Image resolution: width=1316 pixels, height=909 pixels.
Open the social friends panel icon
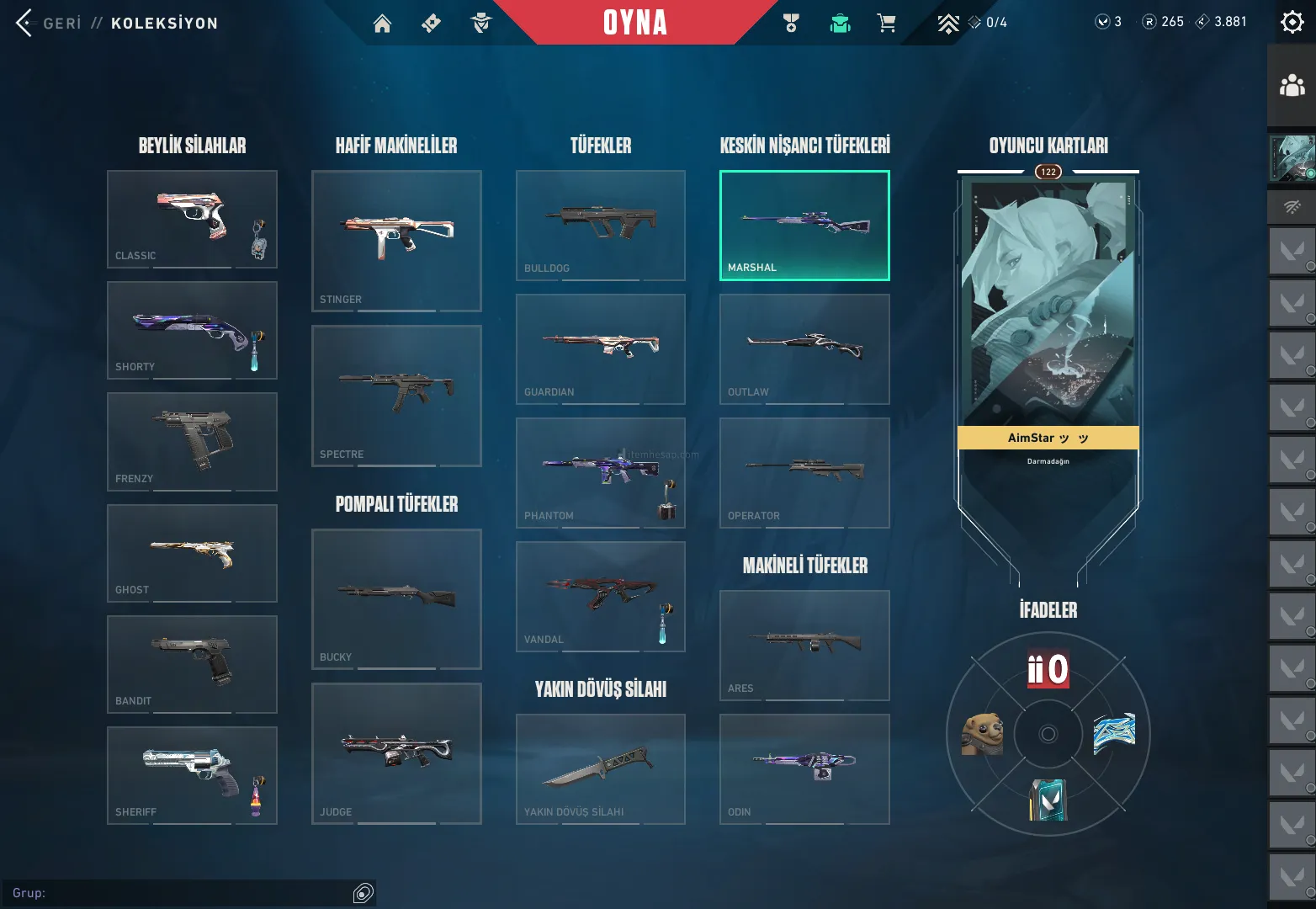tap(1292, 86)
